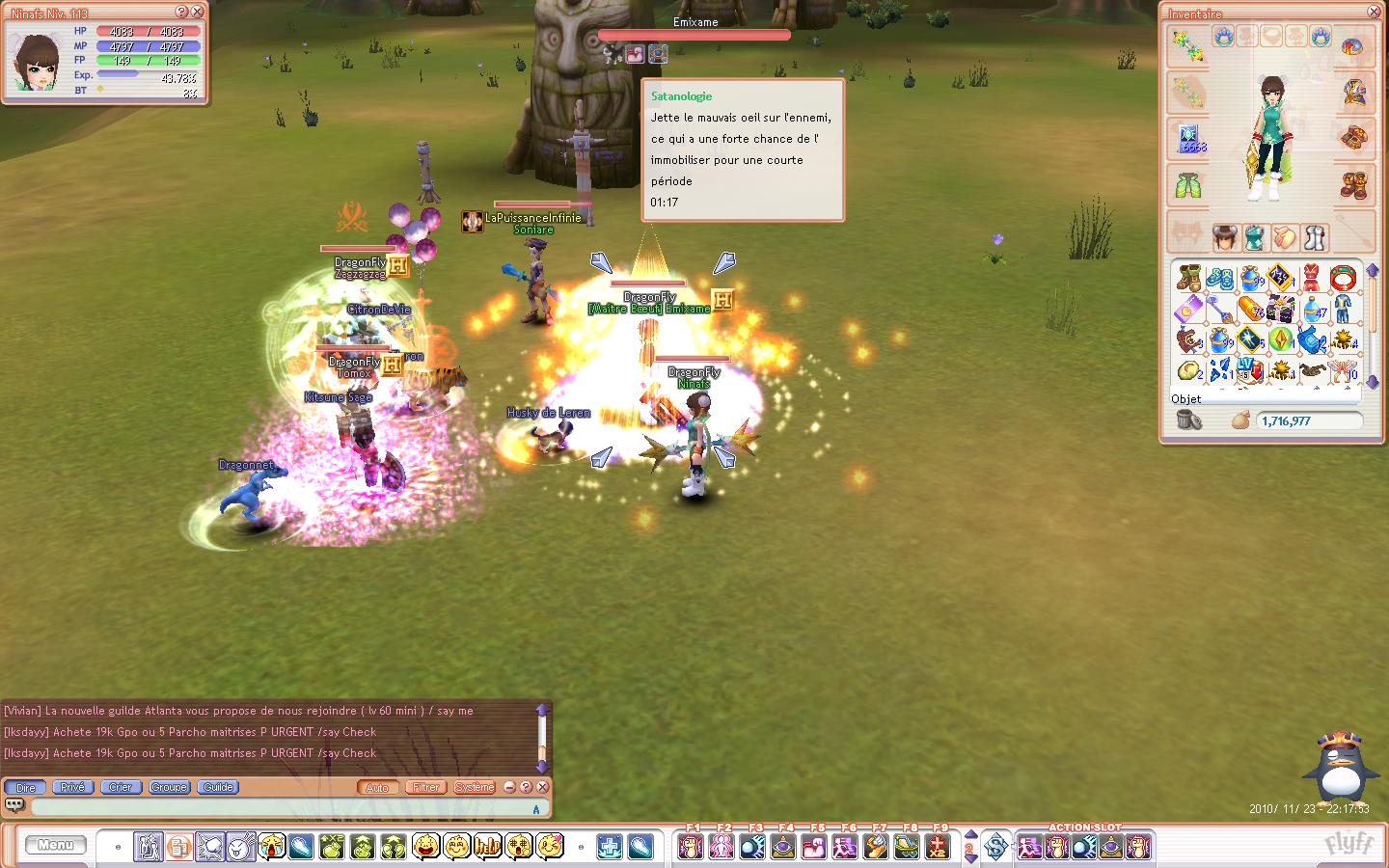The width and height of the screenshot is (1389, 868).
Task: Select the red ring item in inventory
Action: coord(1343,280)
